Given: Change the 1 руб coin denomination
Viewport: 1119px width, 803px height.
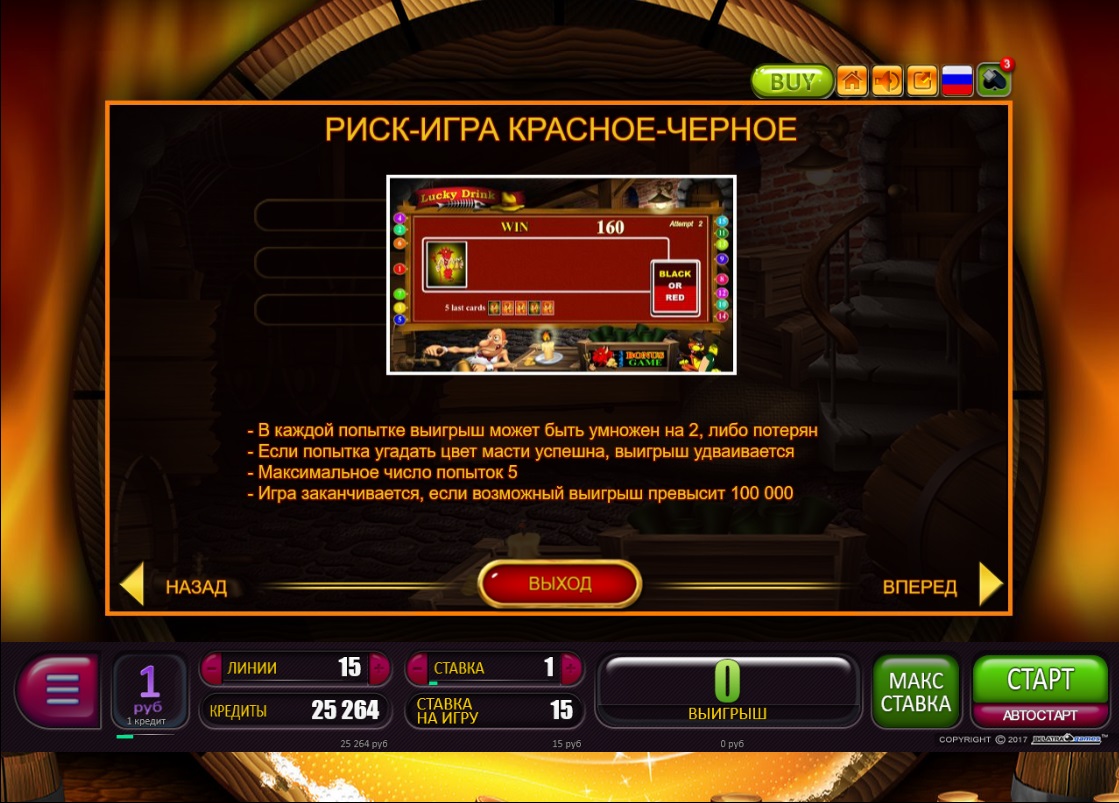Looking at the screenshot, I should (149, 690).
